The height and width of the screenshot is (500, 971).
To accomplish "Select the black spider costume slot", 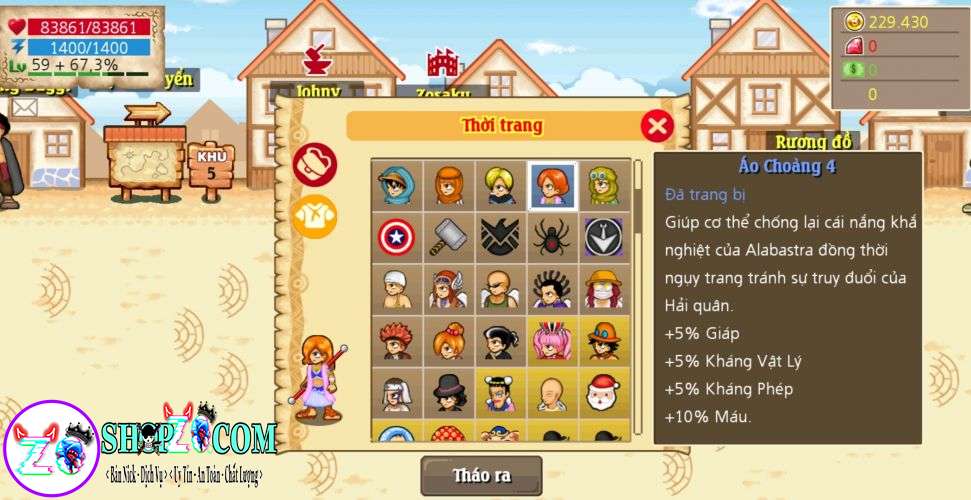I will point(552,237).
